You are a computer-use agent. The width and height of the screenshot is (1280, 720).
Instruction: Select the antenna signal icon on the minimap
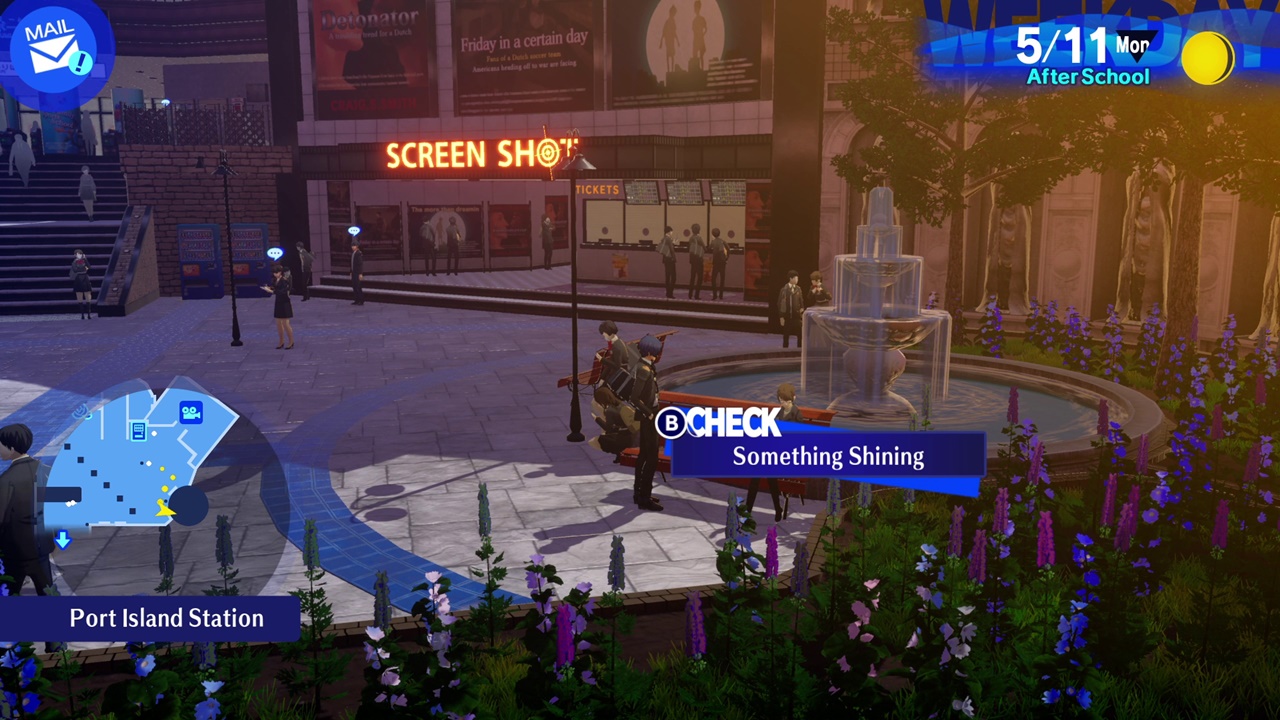click(x=82, y=411)
